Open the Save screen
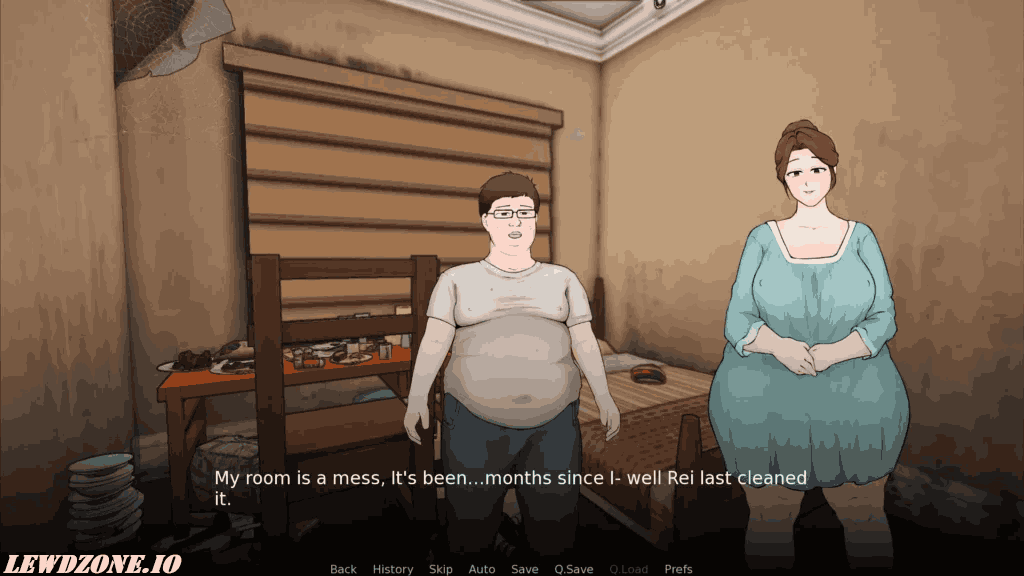This screenshot has width=1024, height=576. [x=525, y=569]
